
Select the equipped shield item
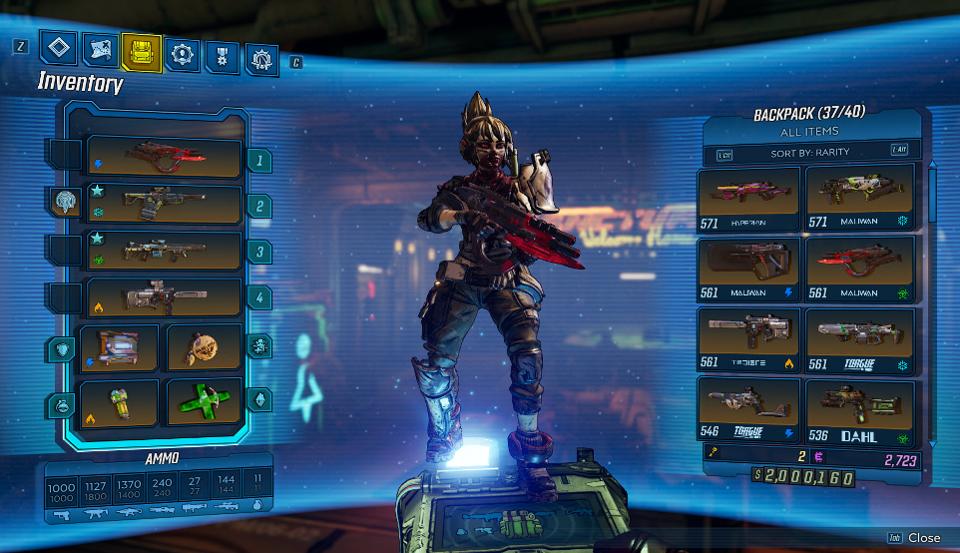(120, 347)
